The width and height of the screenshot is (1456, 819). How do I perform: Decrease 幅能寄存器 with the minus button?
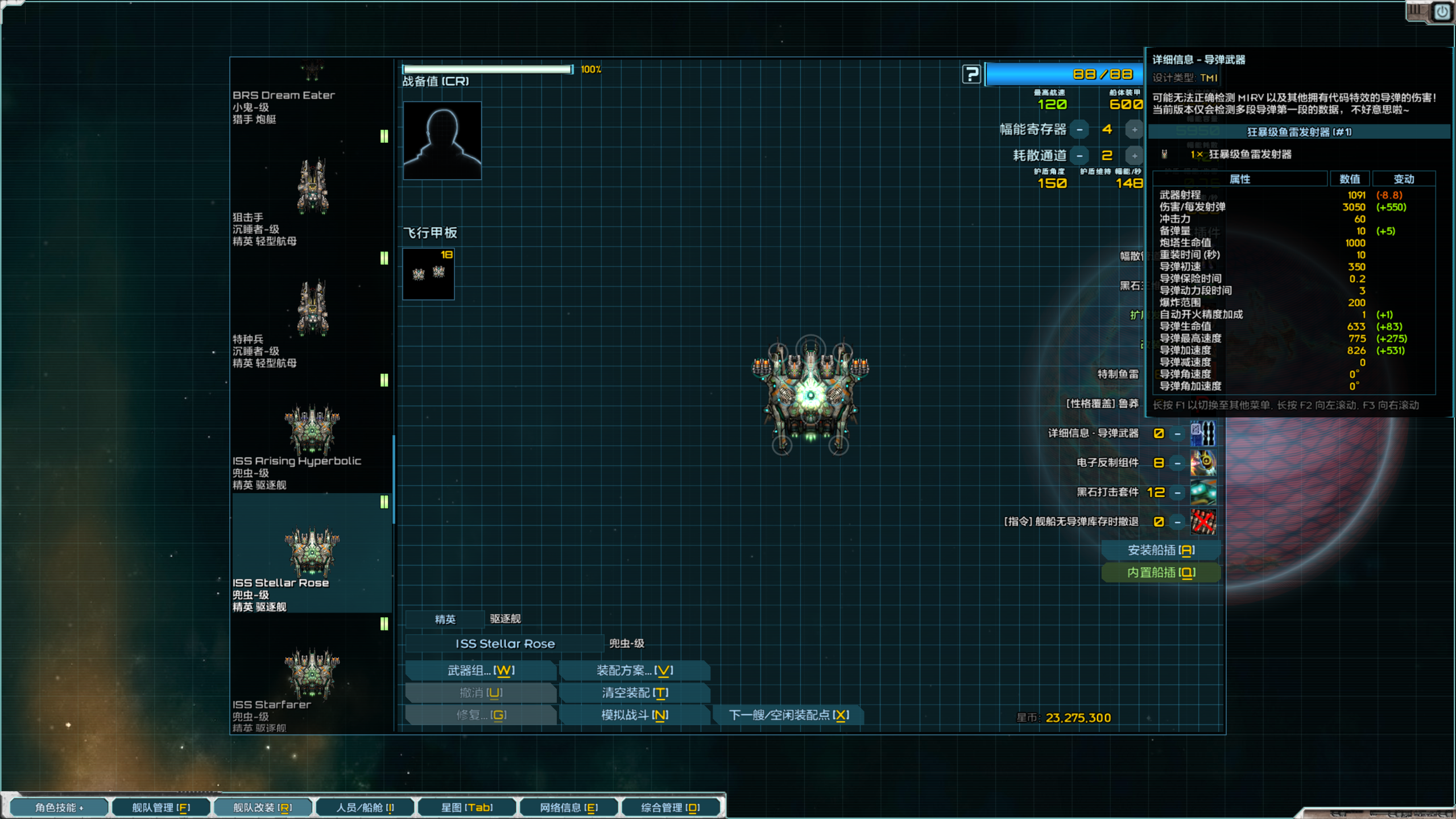(x=1079, y=129)
